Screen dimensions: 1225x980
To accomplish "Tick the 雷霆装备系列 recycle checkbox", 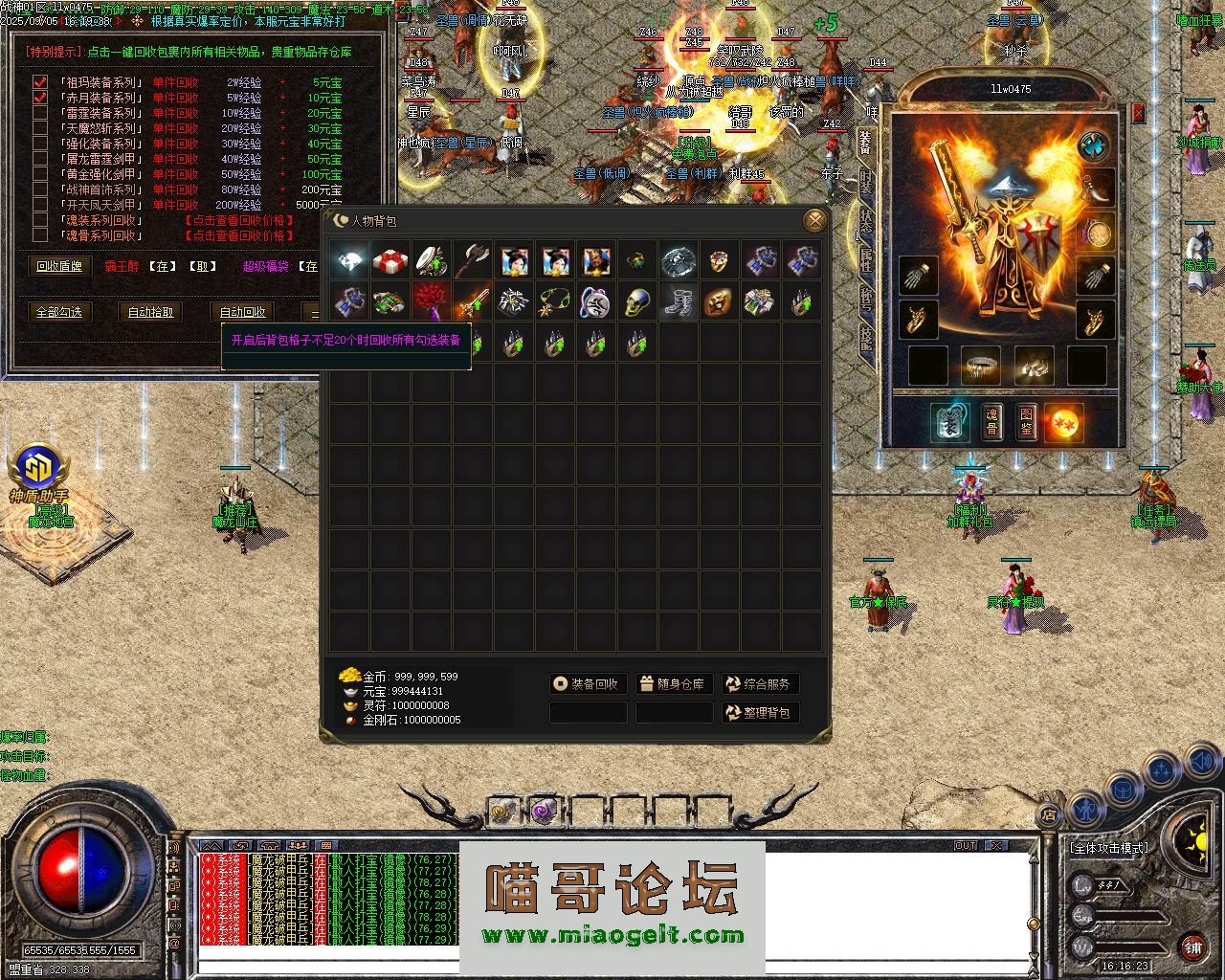I will 40,113.
